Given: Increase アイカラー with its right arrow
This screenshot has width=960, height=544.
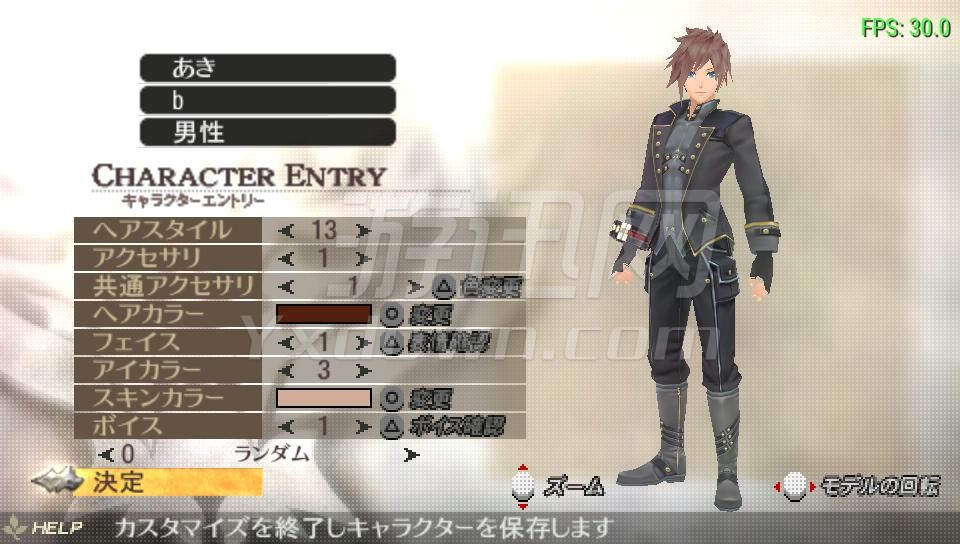Looking at the screenshot, I should 361,371.
